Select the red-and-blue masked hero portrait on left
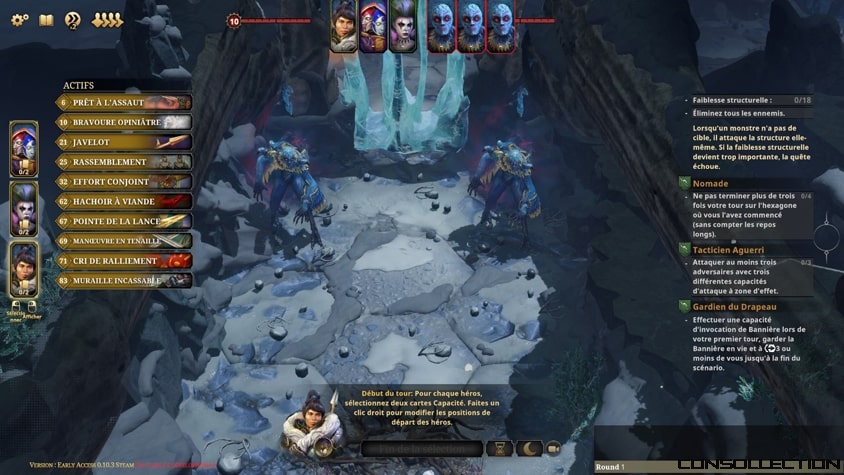This screenshot has height=475, width=844. point(24,147)
